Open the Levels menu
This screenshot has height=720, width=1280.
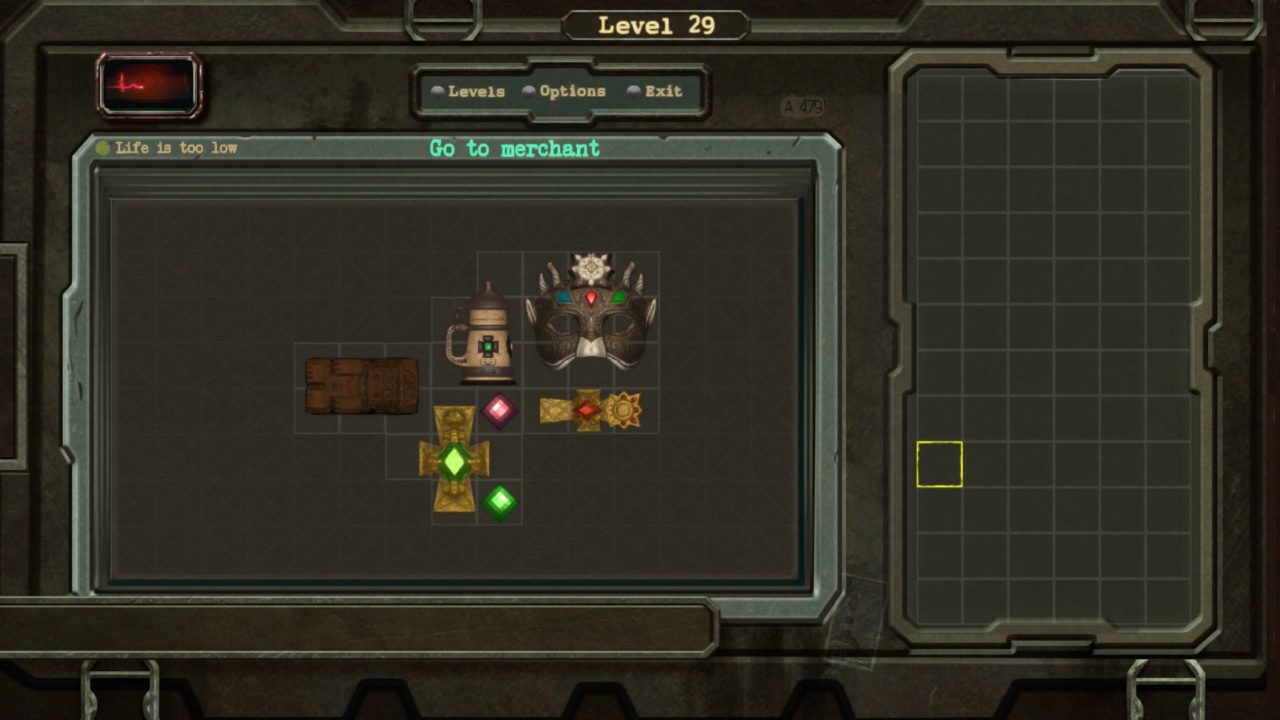pyautogui.click(x=477, y=91)
